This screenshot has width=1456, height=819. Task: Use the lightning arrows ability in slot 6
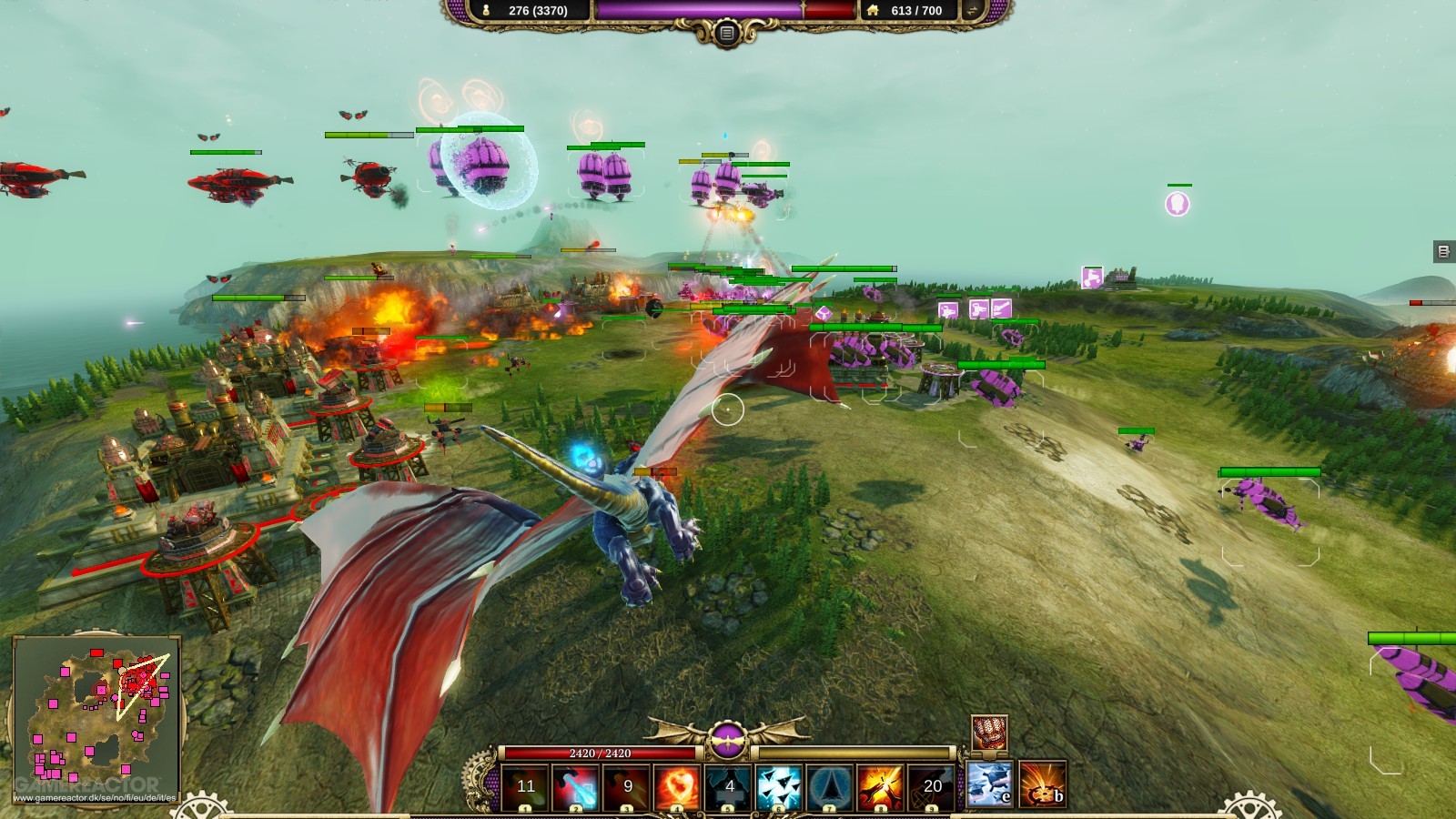(x=780, y=784)
